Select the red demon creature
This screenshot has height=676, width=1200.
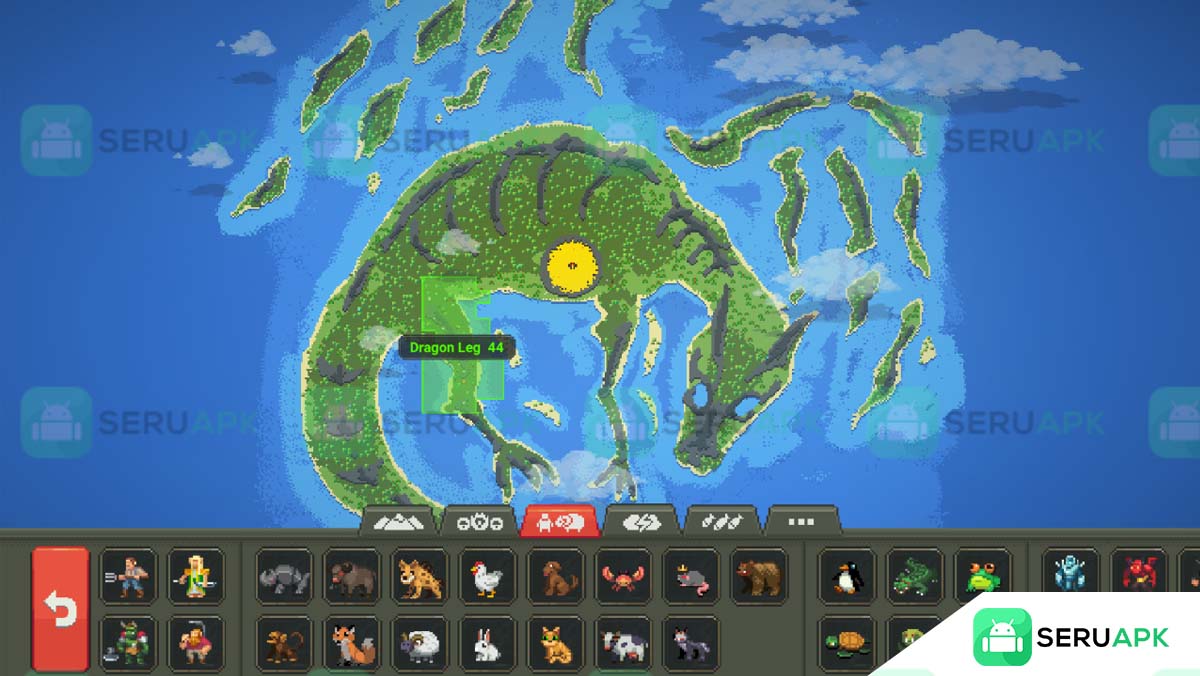[x=1139, y=576]
